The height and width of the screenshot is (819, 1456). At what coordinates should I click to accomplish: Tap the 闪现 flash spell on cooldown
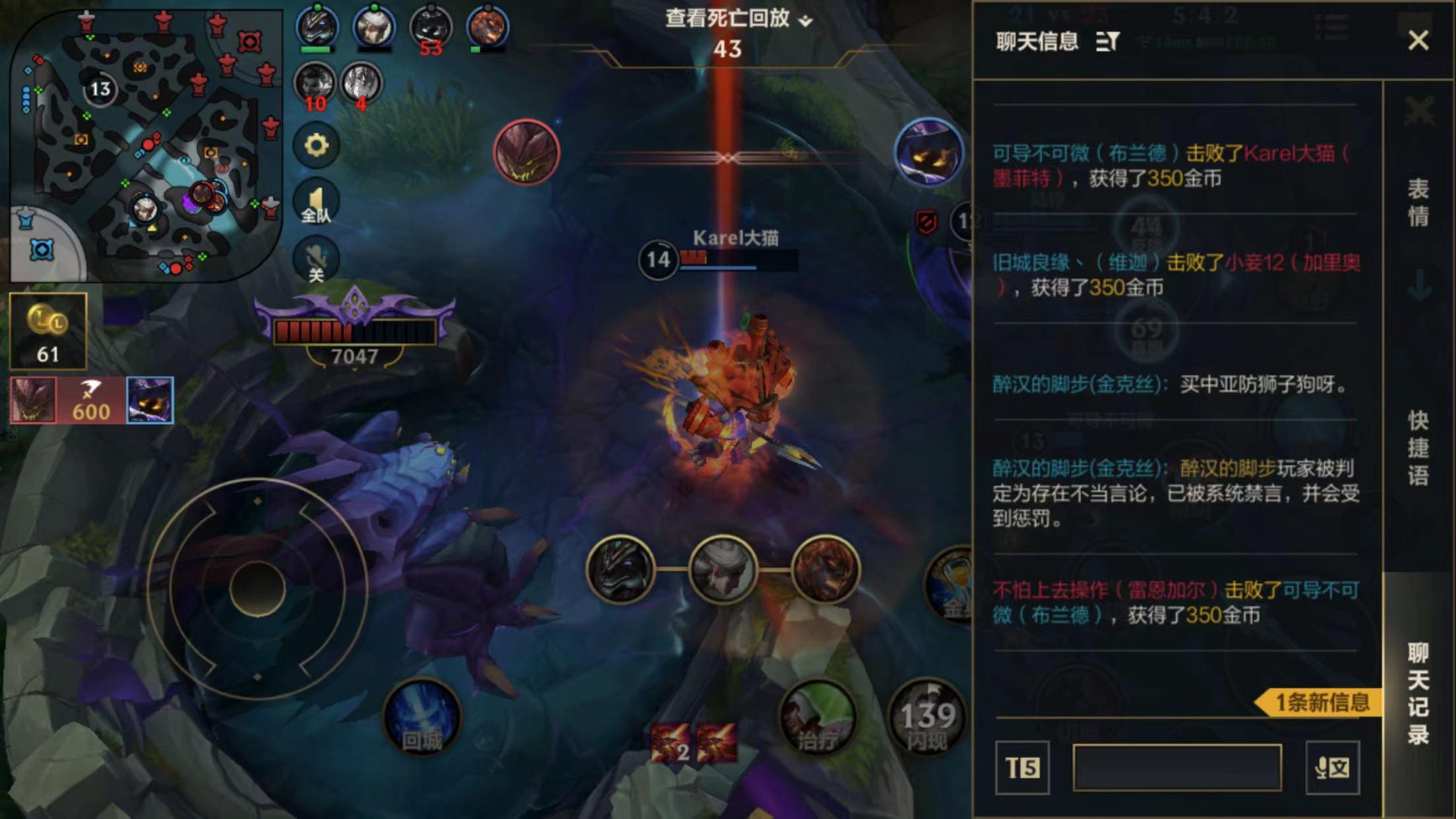coord(927,718)
